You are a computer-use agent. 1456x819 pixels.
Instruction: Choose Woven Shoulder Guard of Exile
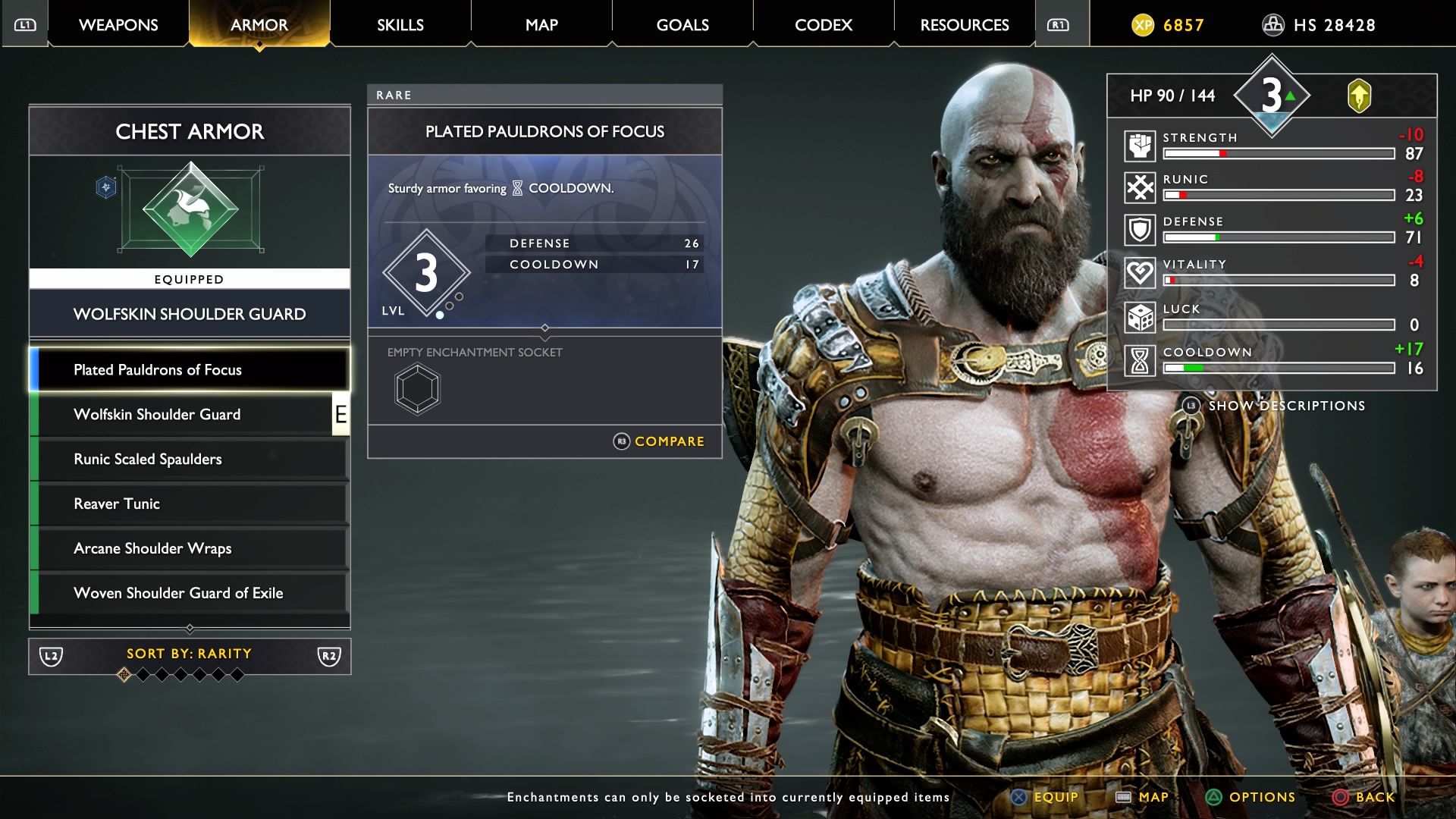[x=190, y=594]
